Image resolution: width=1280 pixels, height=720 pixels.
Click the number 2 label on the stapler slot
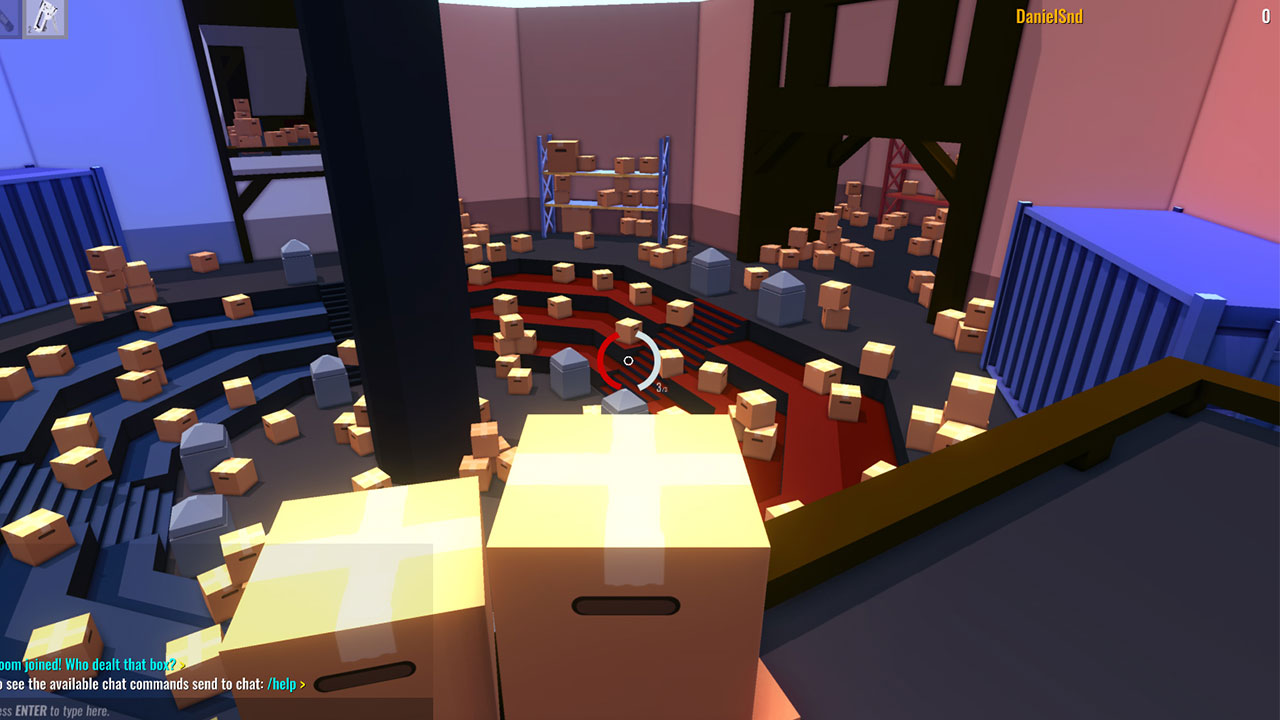30,29
